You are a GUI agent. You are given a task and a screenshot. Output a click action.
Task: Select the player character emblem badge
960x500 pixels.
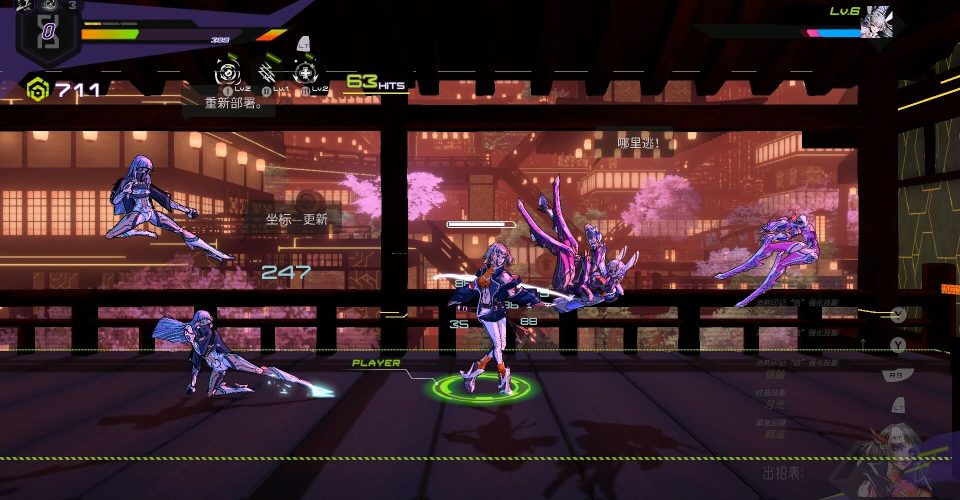47,34
